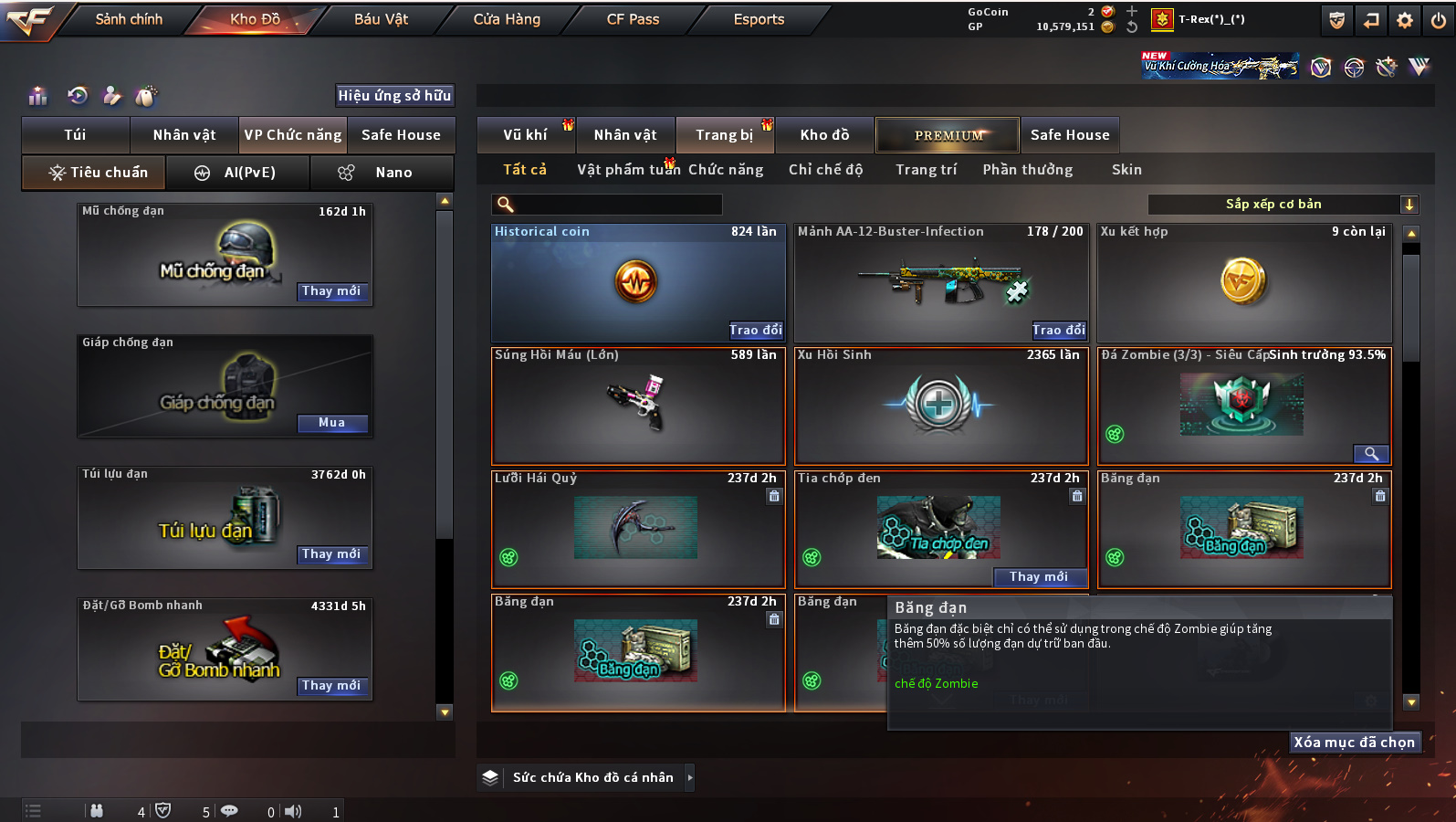Open the Vũ khí weapons storage tab
1456x822 pixels.
pyautogui.click(x=526, y=135)
